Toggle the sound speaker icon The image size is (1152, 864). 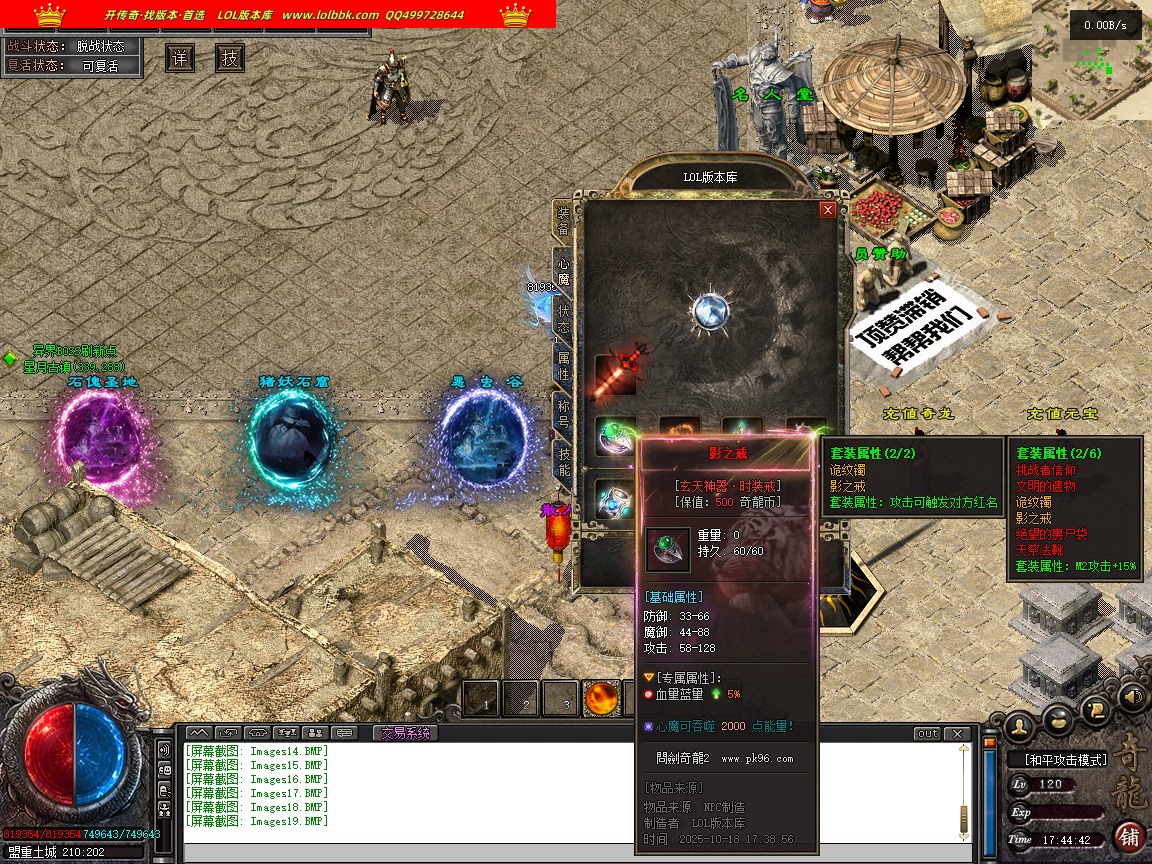1132,696
